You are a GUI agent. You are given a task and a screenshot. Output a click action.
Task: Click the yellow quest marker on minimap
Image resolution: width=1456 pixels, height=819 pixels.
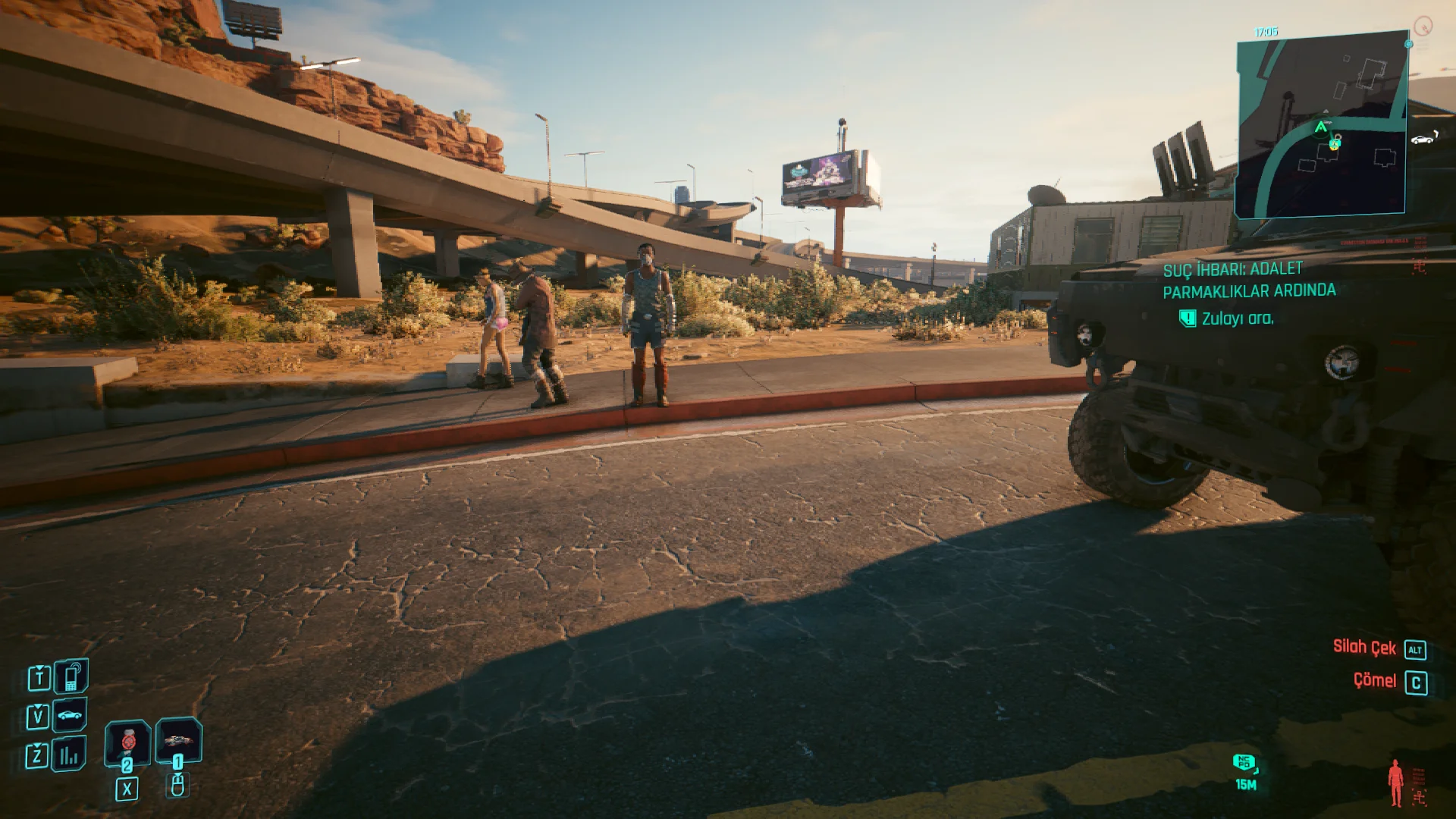point(1335,144)
